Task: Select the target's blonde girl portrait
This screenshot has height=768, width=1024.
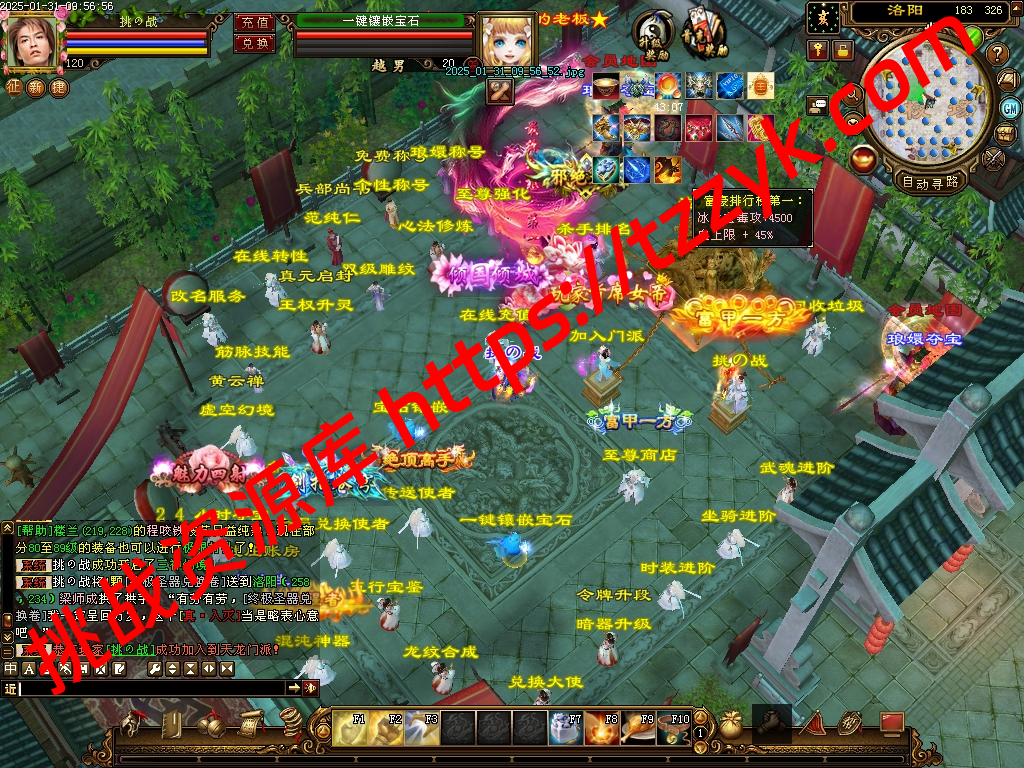Action: coord(507,42)
